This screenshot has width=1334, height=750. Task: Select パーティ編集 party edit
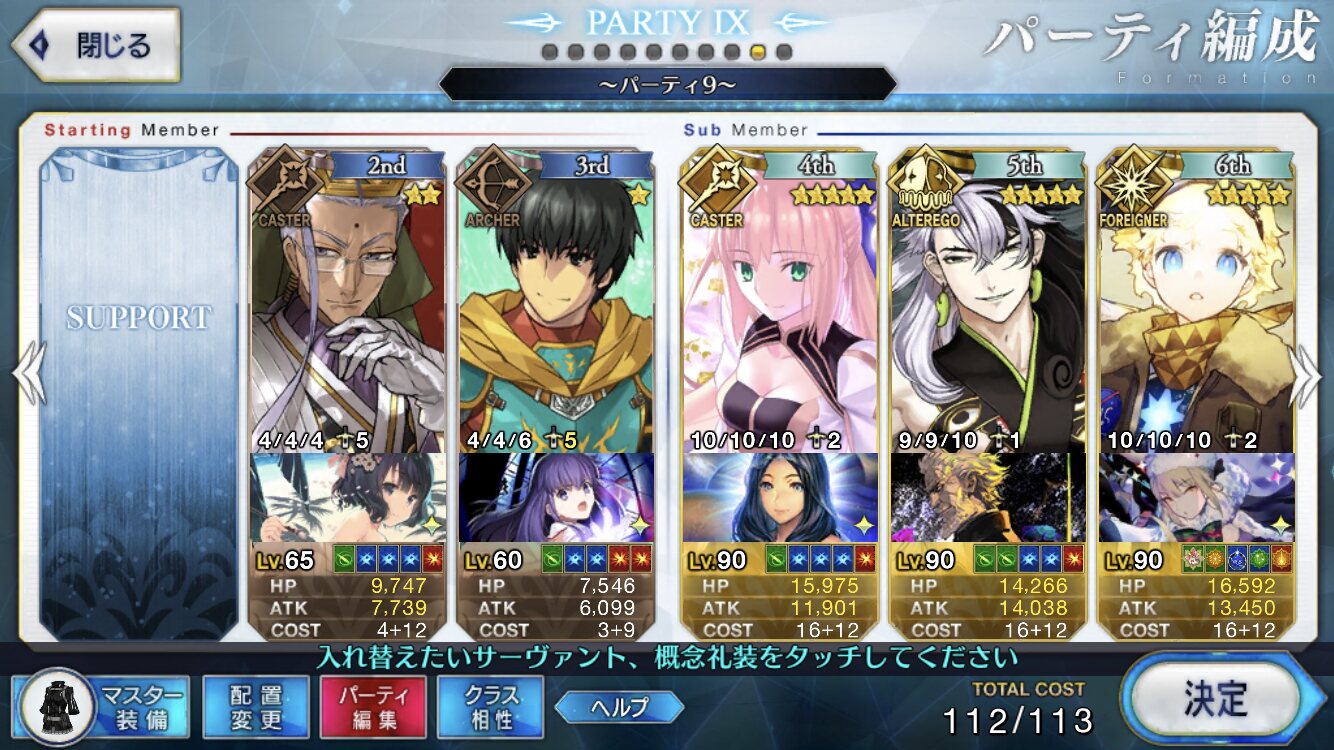coord(373,707)
